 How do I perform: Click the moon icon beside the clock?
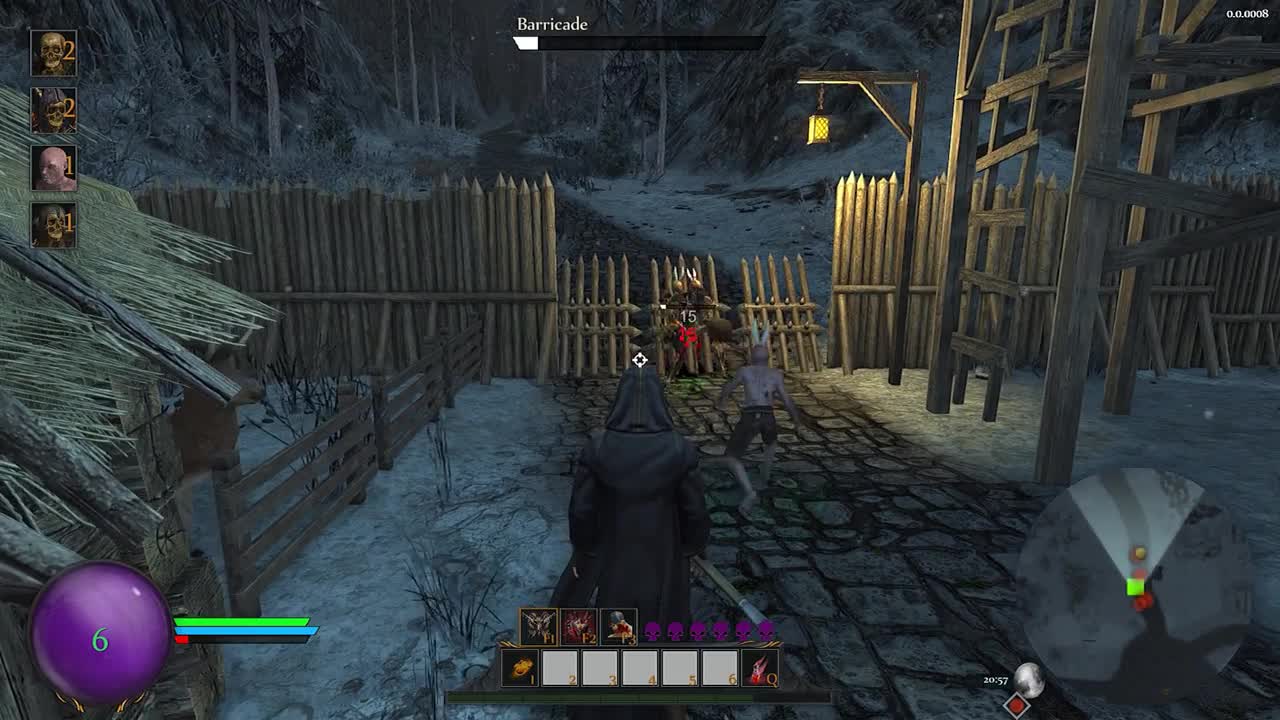tap(1029, 680)
